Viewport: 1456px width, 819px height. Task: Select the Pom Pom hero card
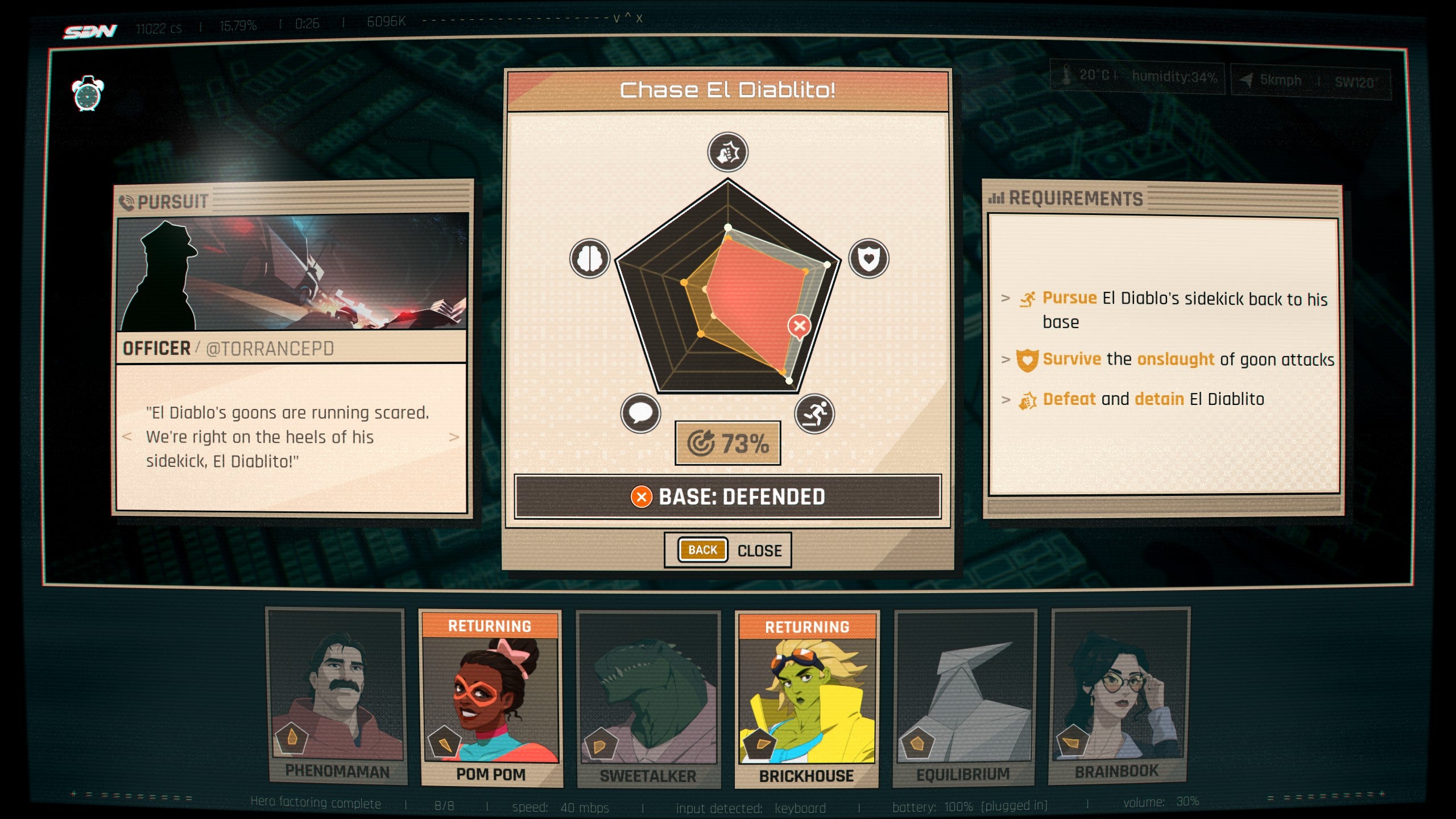490,698
